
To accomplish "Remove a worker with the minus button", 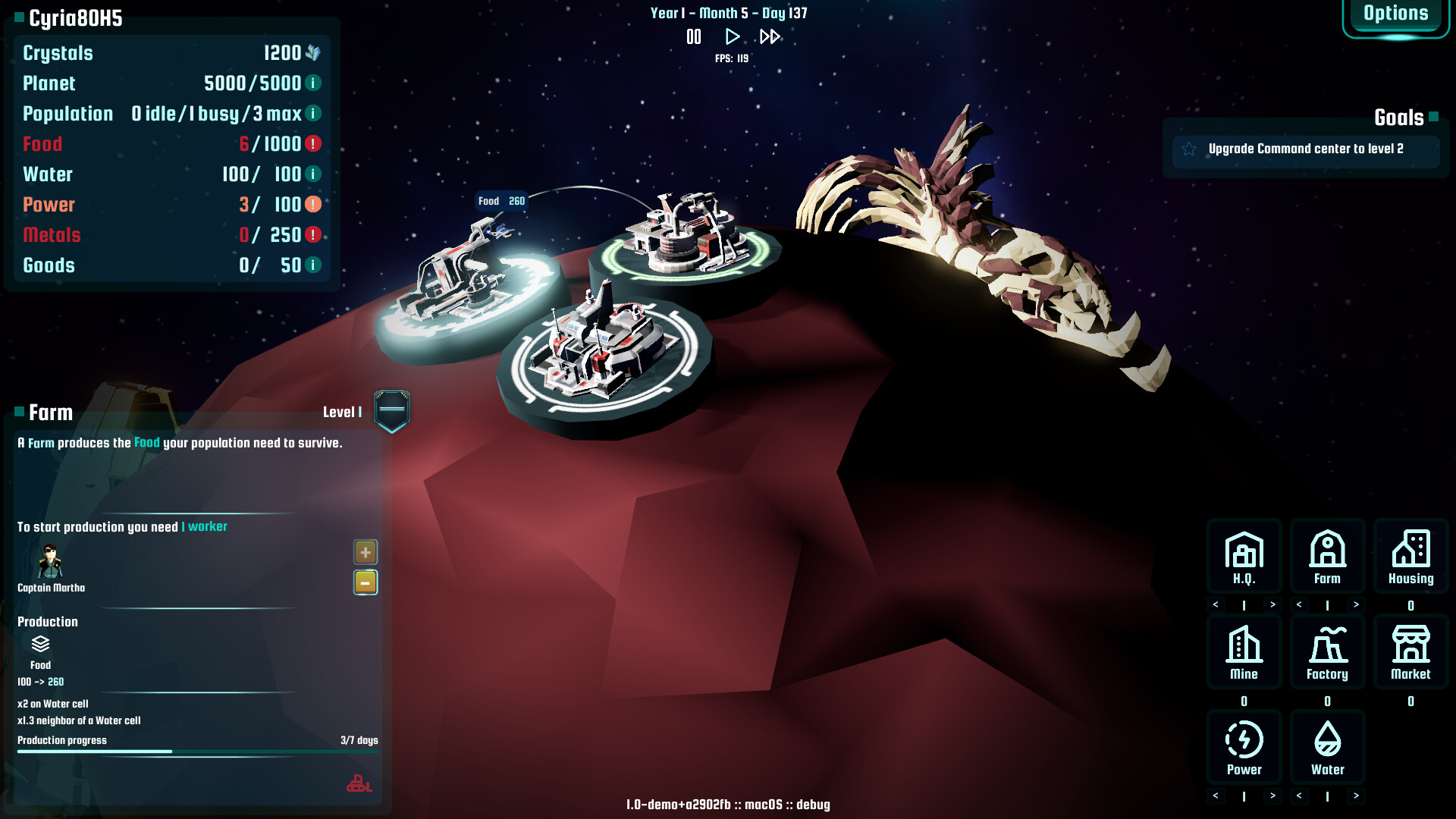I will pyautogui.click(x=366, y=582).
